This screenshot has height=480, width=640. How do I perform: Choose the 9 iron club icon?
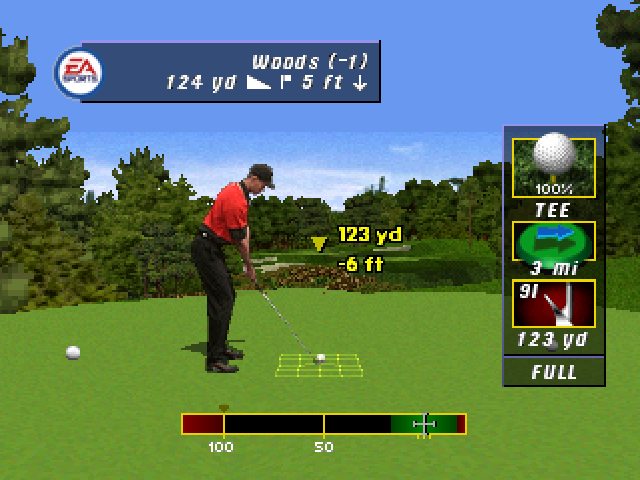click(x=553, y=305)
